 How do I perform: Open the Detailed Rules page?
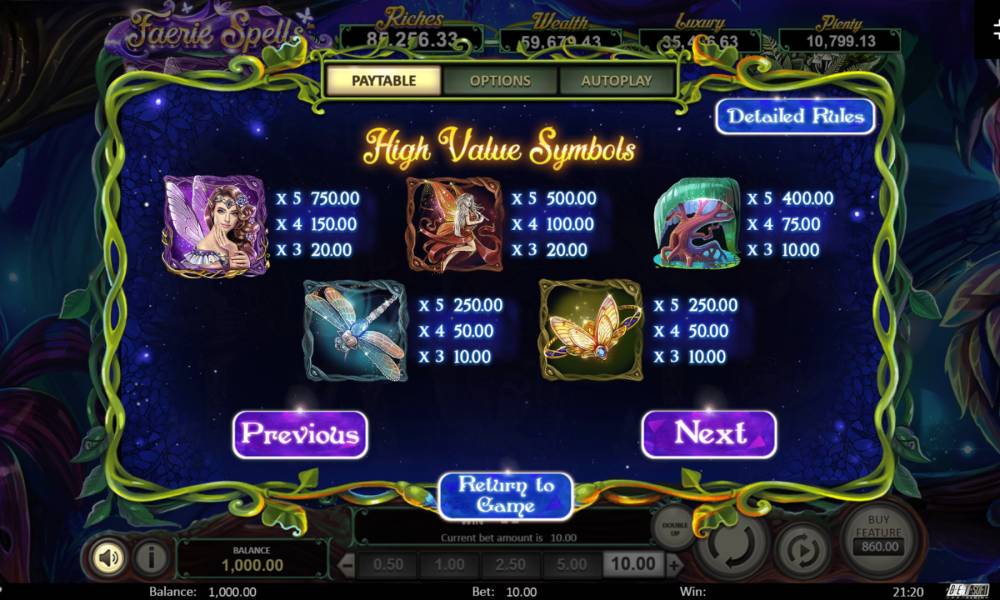click(x=795, y=116)
